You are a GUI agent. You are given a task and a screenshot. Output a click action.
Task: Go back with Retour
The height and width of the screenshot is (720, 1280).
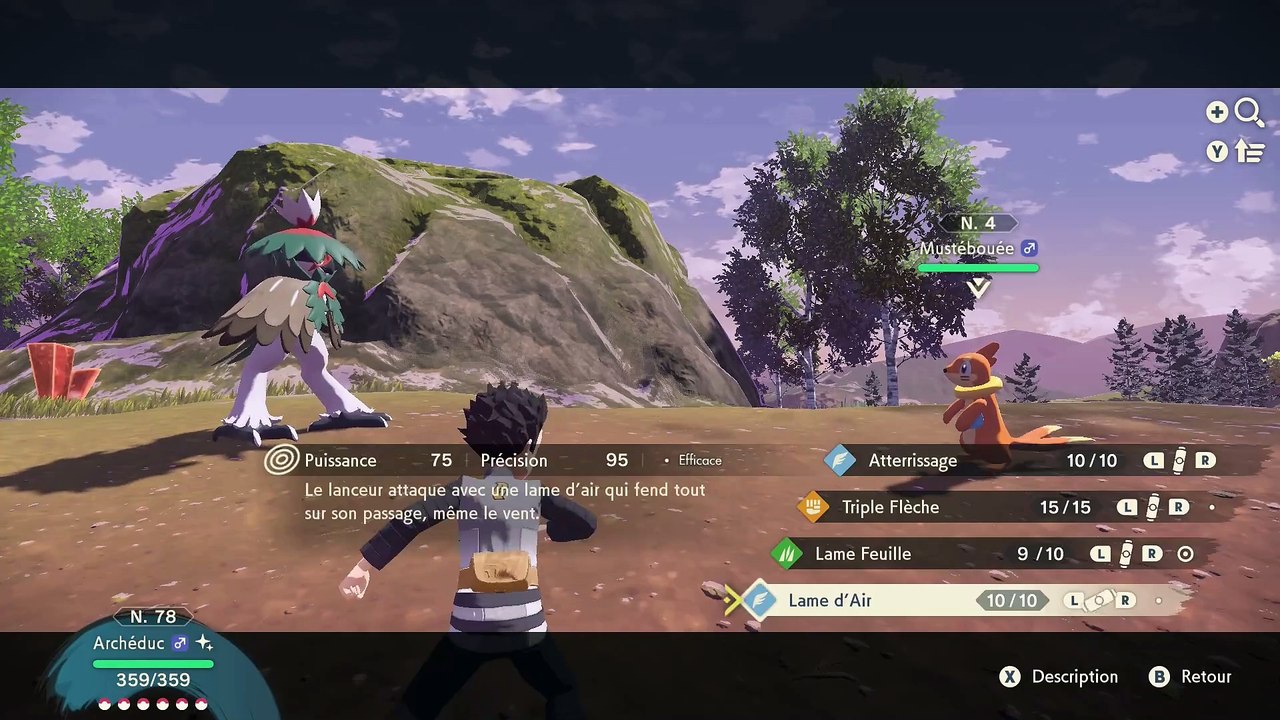click(1191, 677)
